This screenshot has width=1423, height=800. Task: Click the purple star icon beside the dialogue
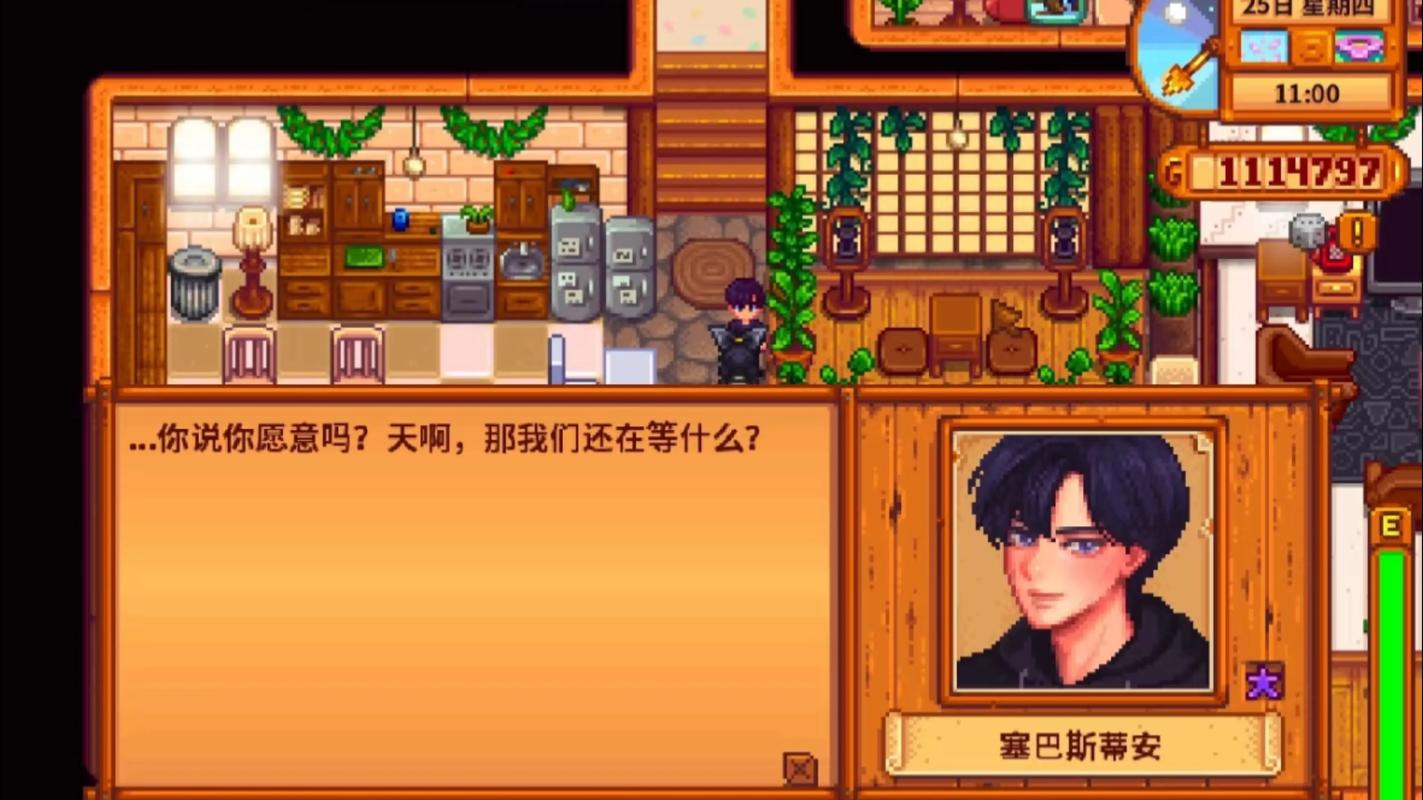(x=1263, y=681)
